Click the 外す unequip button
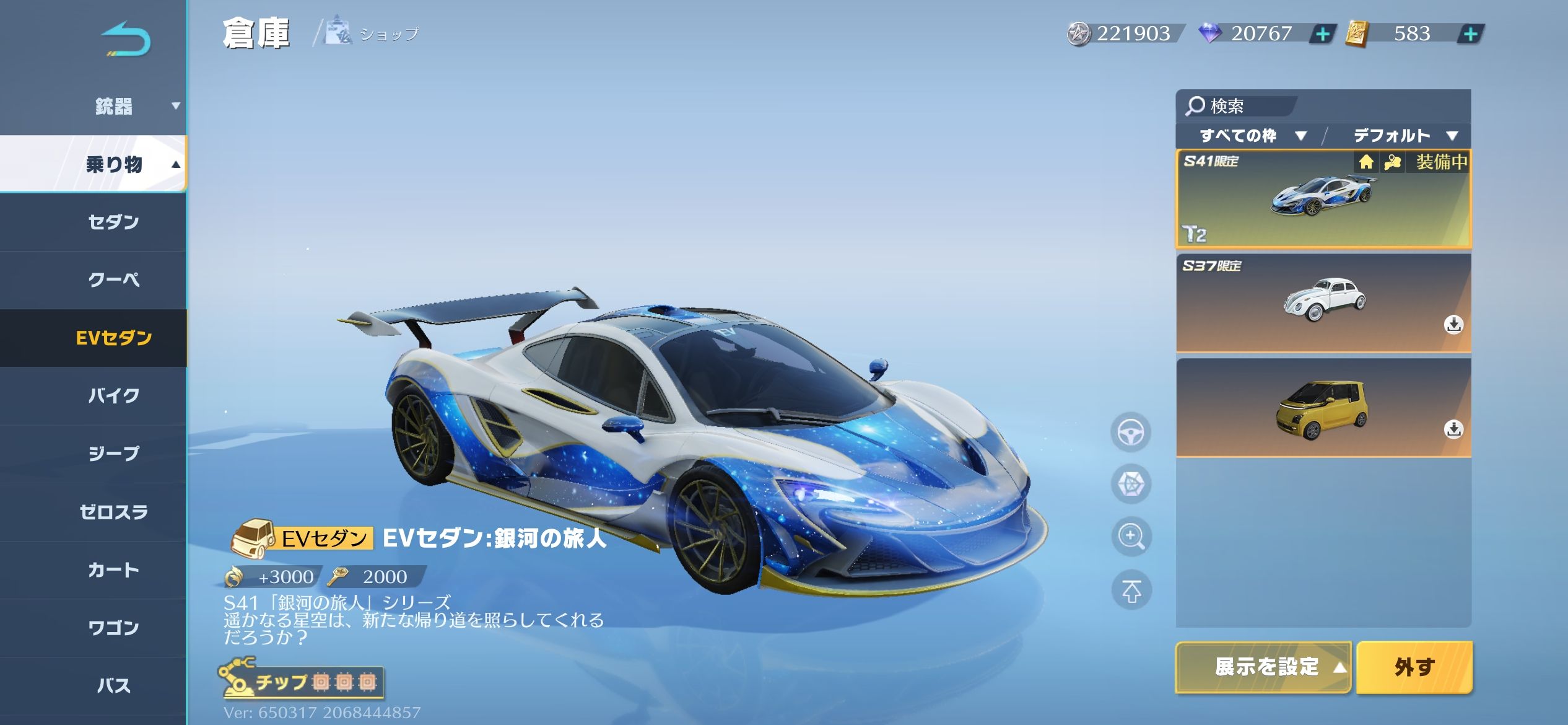This screenshot has height=725, width=1568. click(x=1414, y=667)
